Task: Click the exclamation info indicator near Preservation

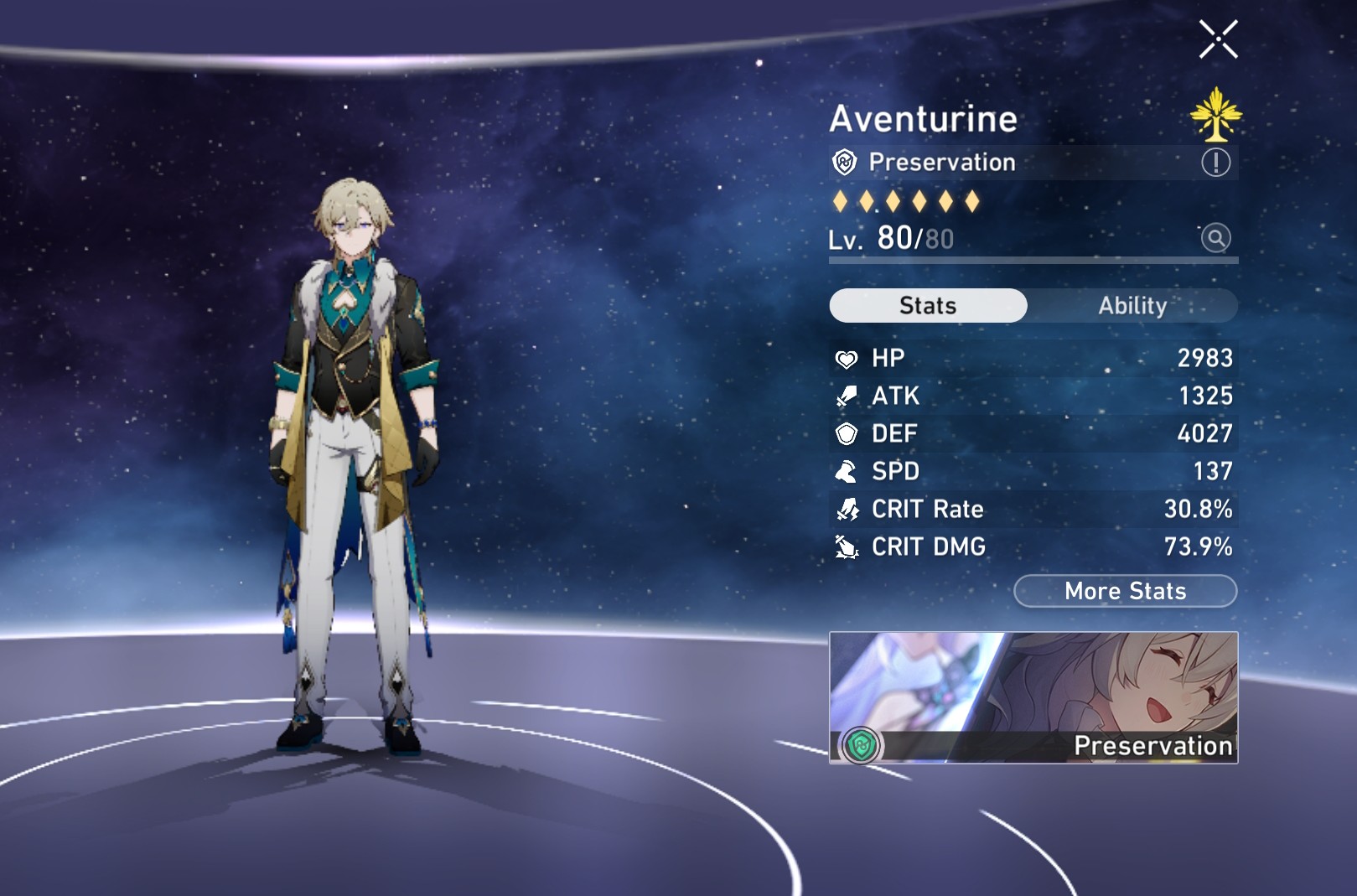Action: (1215, 162)
